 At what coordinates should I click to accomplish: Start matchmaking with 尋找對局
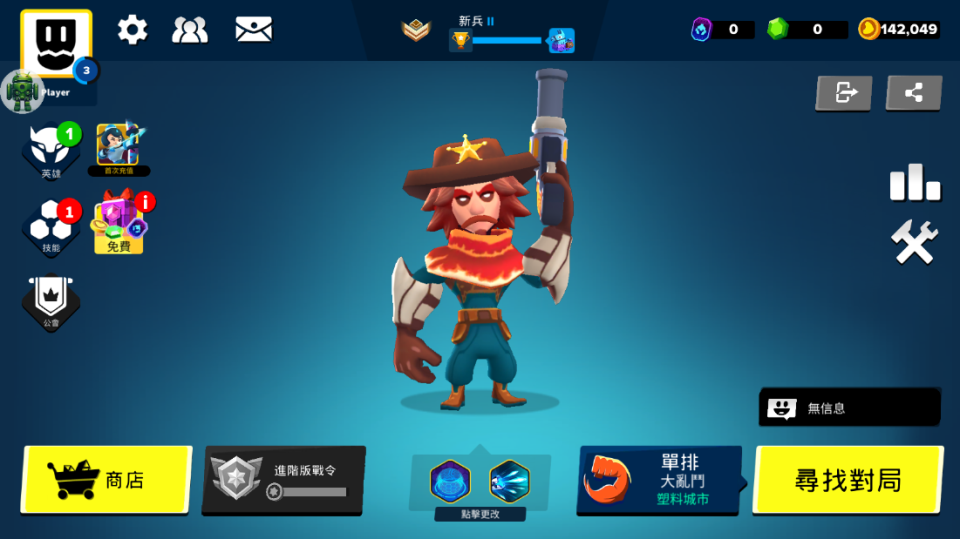pos(848,480)
